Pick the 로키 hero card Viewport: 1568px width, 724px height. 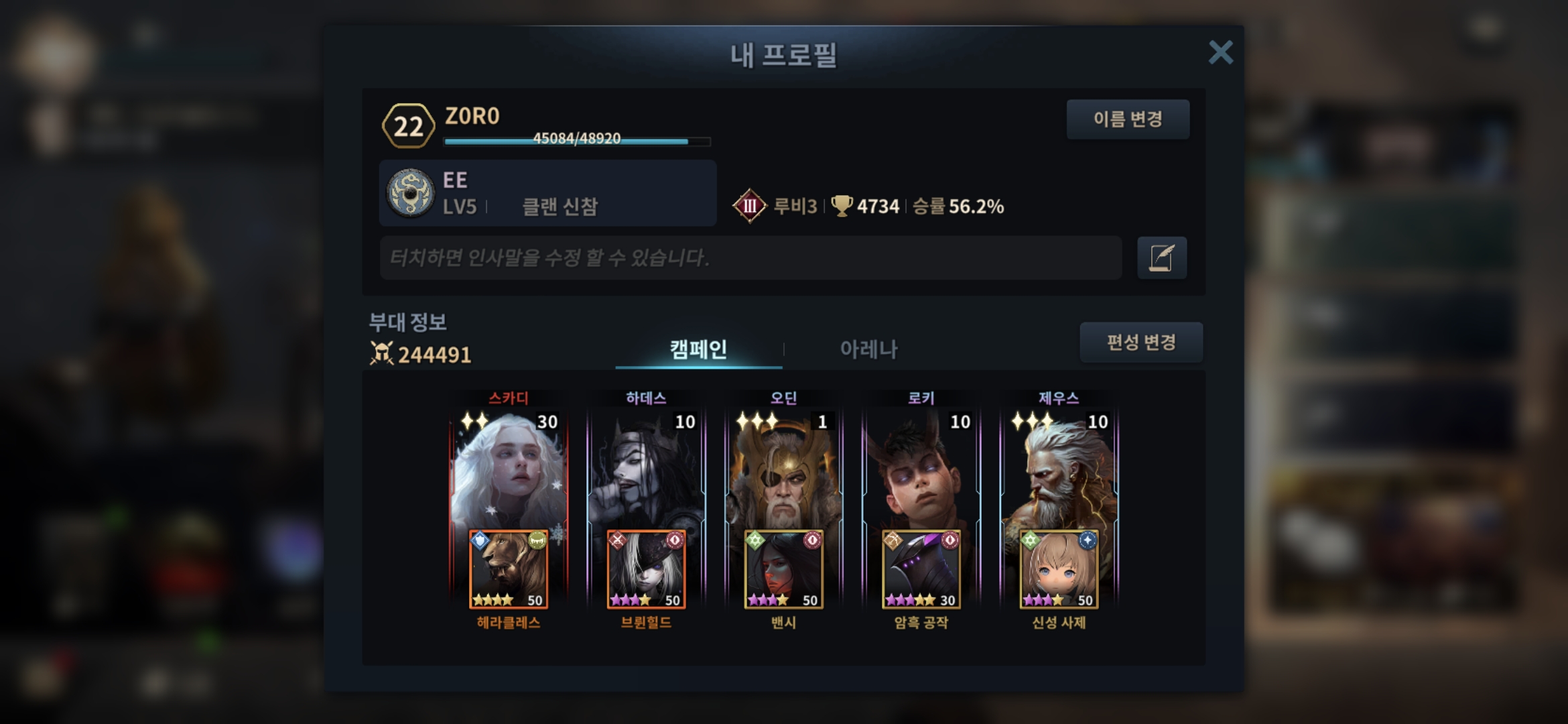click(921, 469)
